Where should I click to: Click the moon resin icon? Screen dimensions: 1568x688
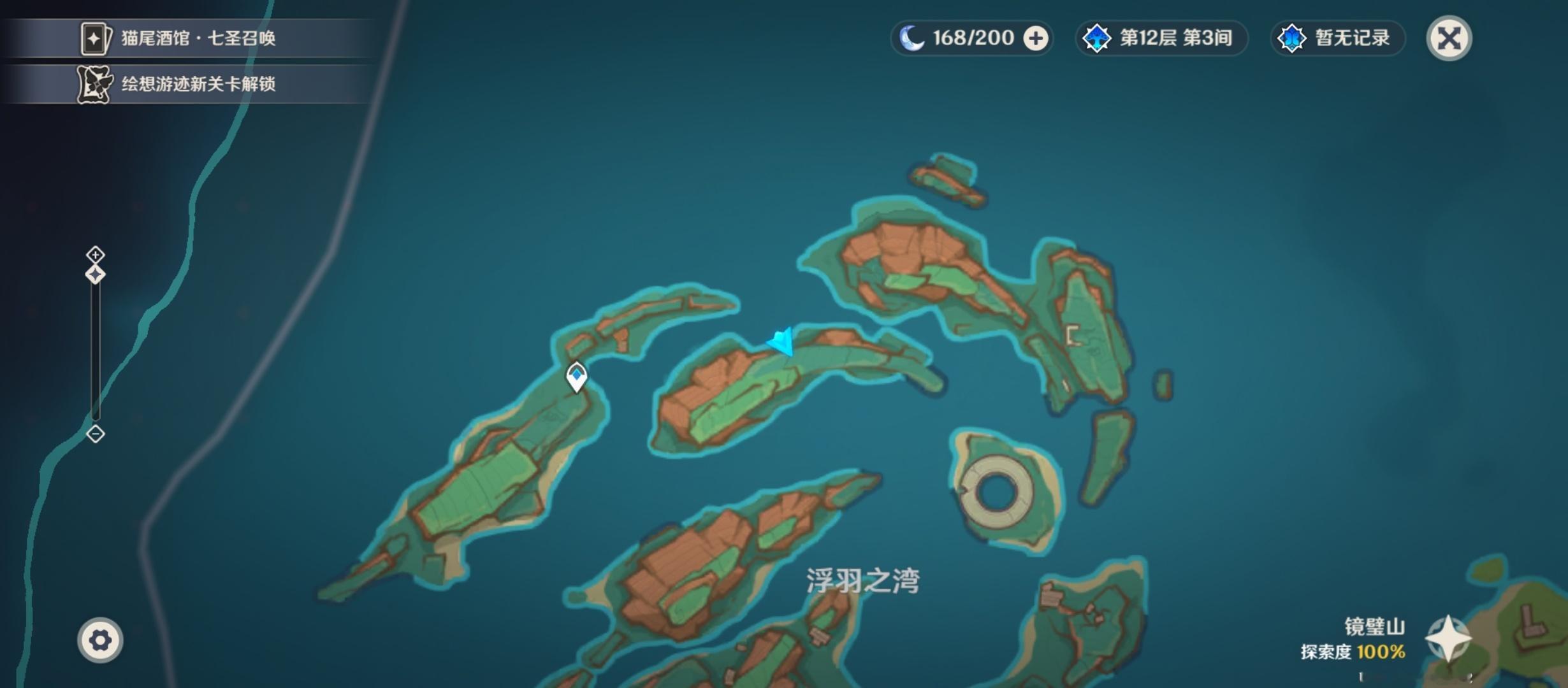[913, 38]
